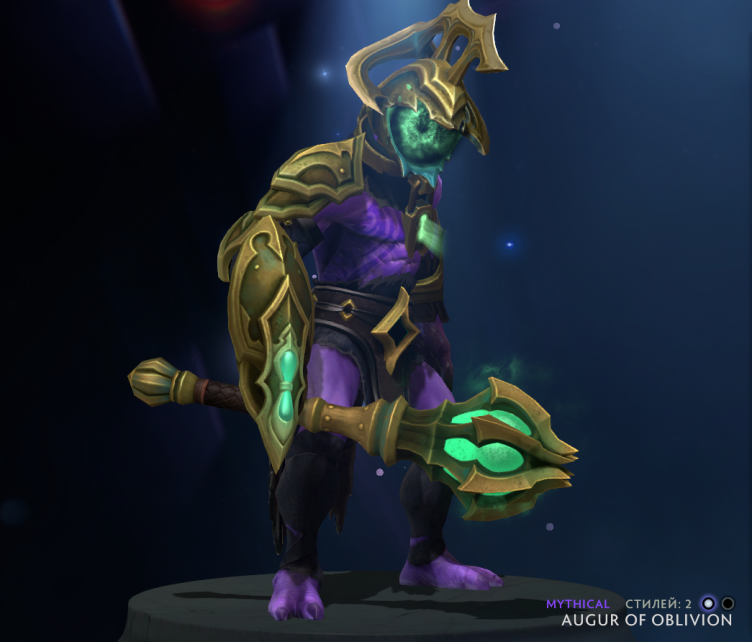Select the first, highlighted style circle
752x642 pixels.
tap(709, 603)
